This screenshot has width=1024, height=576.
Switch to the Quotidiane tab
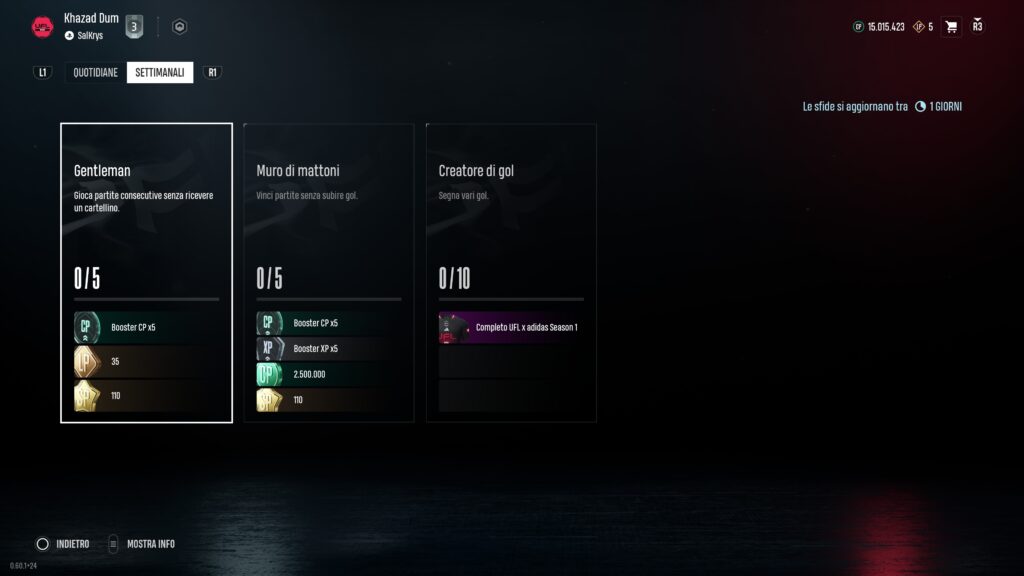click(95, 72)
